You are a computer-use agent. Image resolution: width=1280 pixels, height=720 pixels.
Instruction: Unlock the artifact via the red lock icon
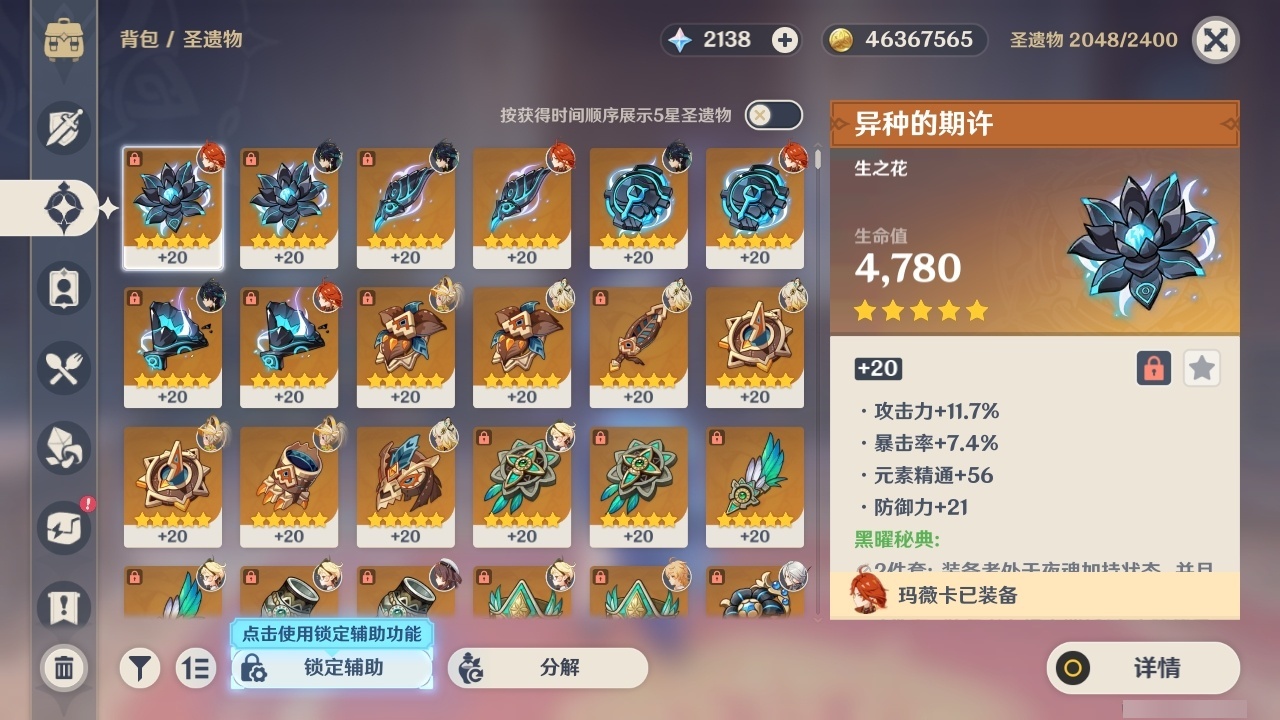pyautogui.click(x=1152, y=368)
